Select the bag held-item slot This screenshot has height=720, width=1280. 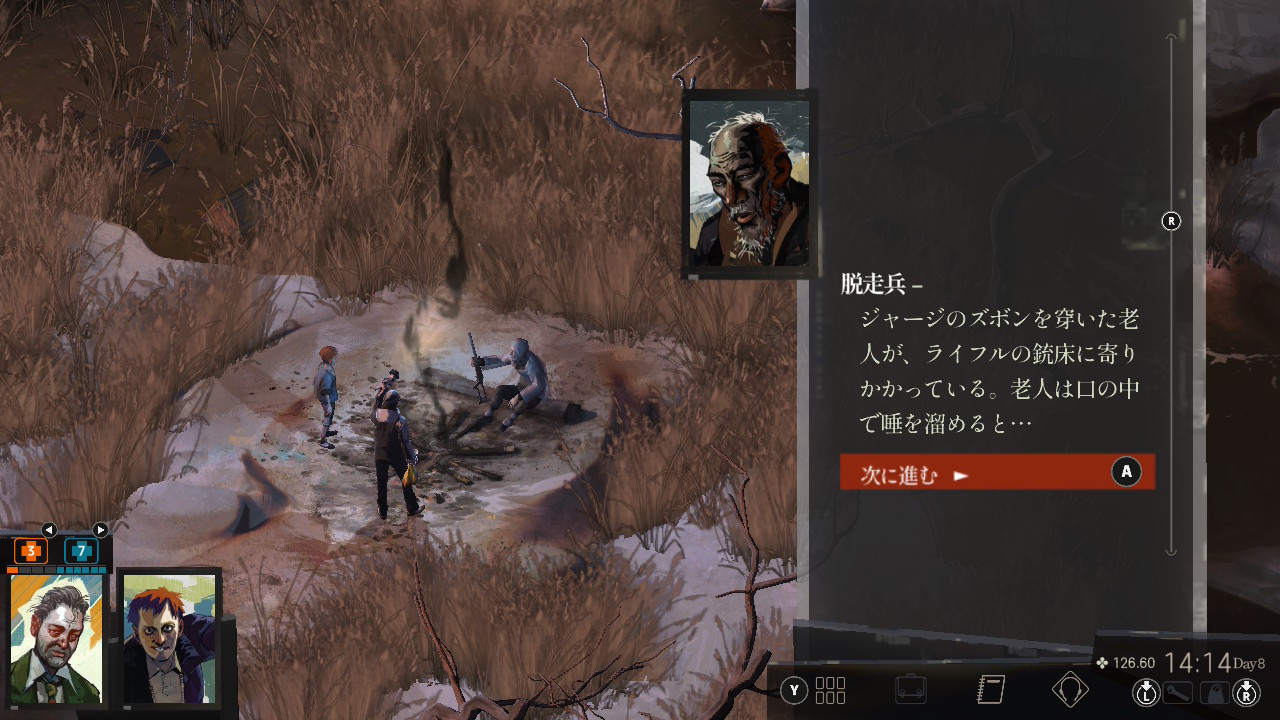pyautogui.click(x=1215, y=691)
